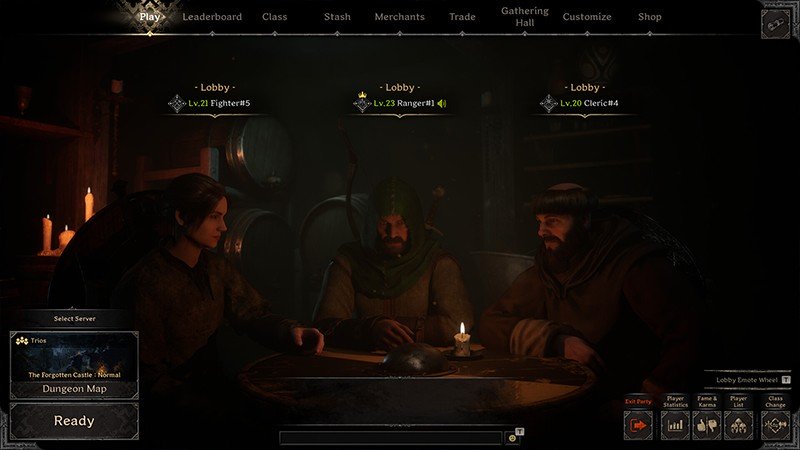Click the Exit Party arrow icon
This screenshot has height=450, width=800.
(638, 424)
